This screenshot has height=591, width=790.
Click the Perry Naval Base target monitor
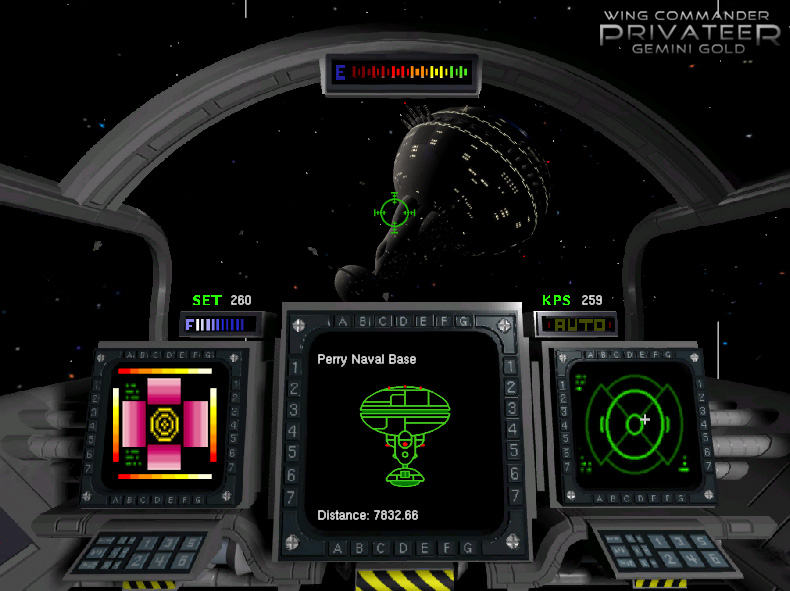tap(397, 432)
